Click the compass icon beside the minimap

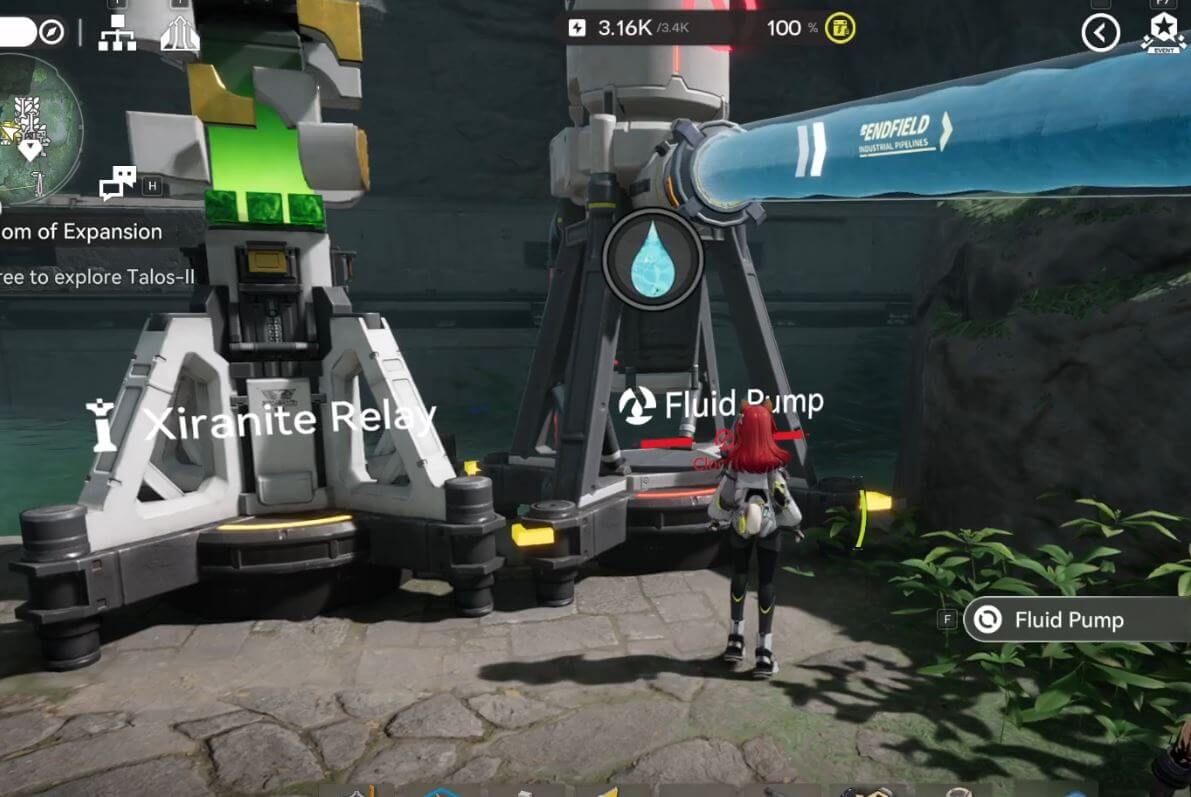(x=52, y=33)
